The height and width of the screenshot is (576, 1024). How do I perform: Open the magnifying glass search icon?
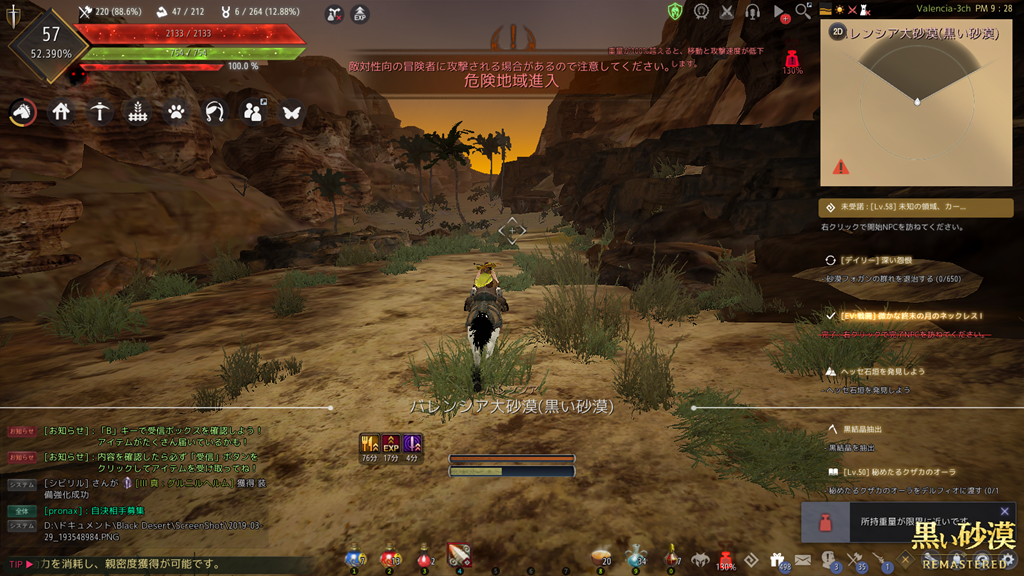click(x=803, y=11)
